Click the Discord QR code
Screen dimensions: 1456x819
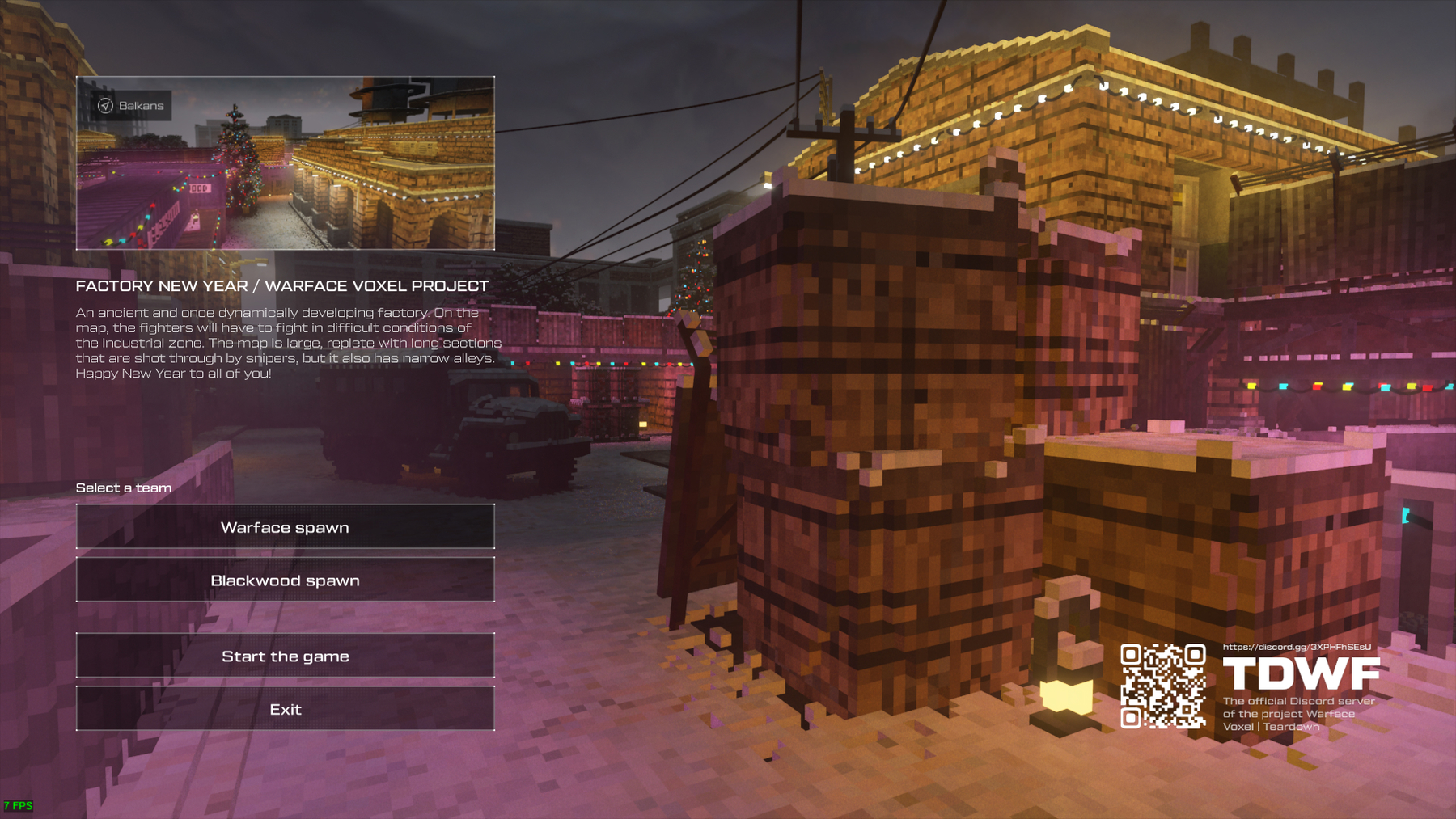tap(1162, 686)
